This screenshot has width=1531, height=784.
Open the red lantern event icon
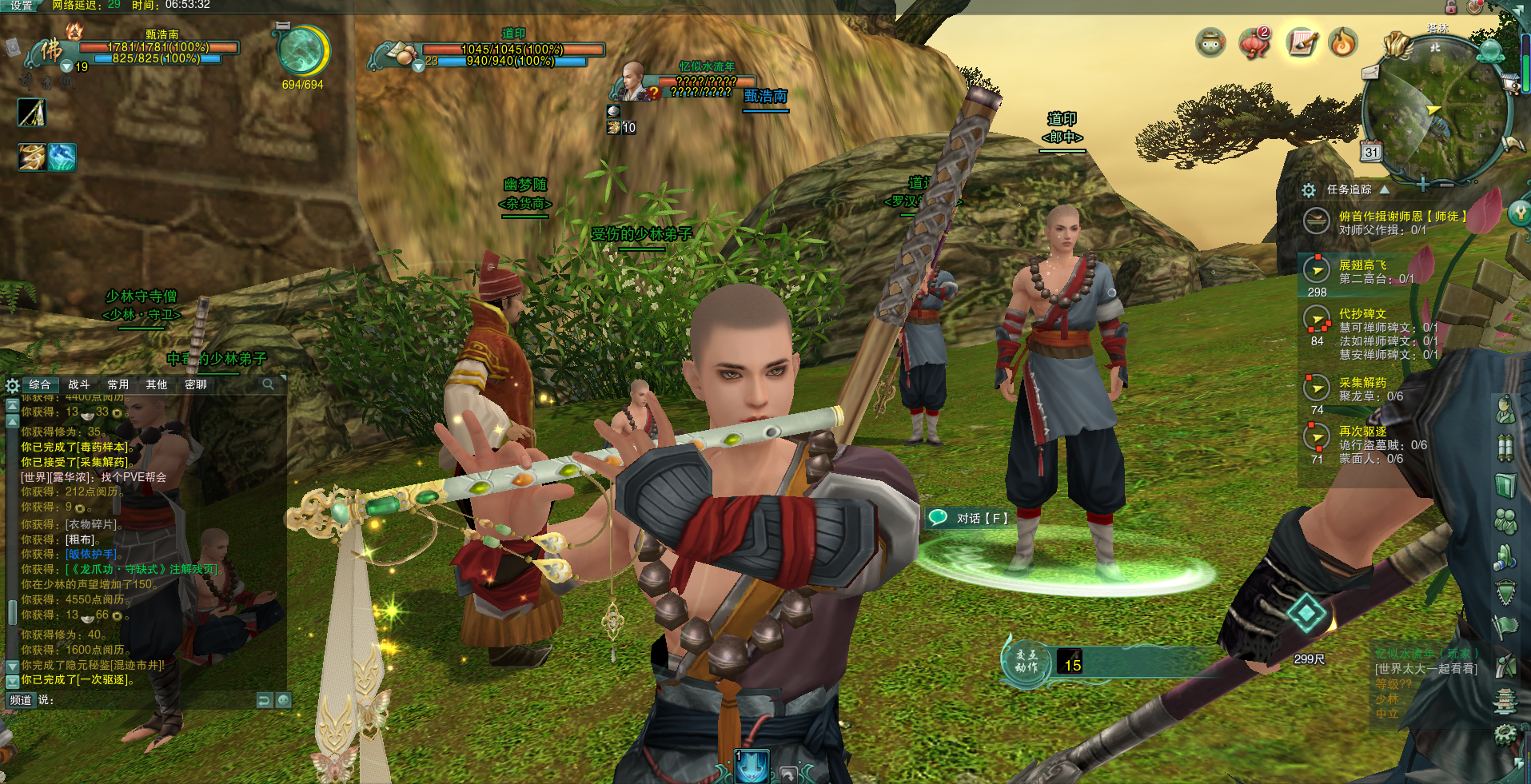1255,42
